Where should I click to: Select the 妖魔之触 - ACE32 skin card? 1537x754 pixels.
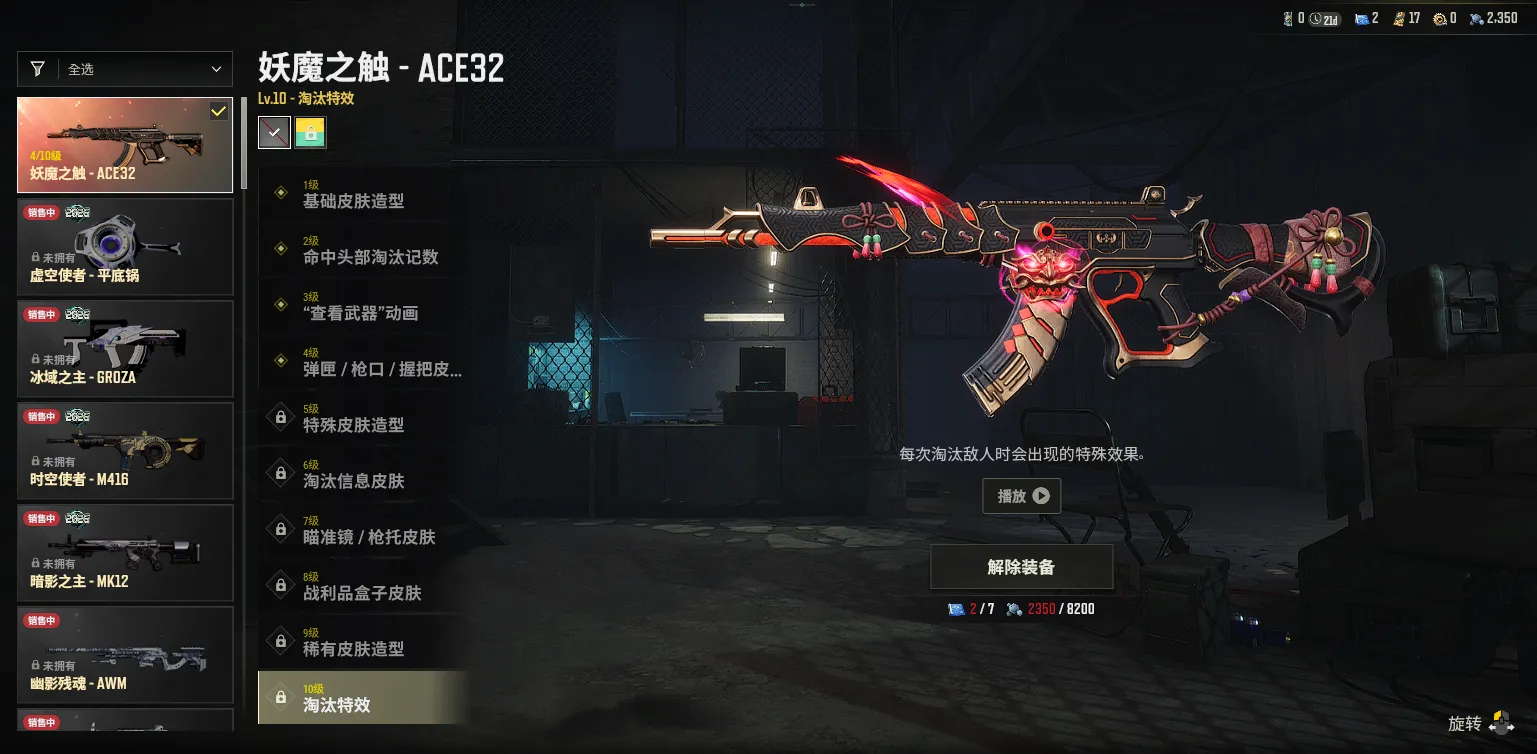coord(125,145)
